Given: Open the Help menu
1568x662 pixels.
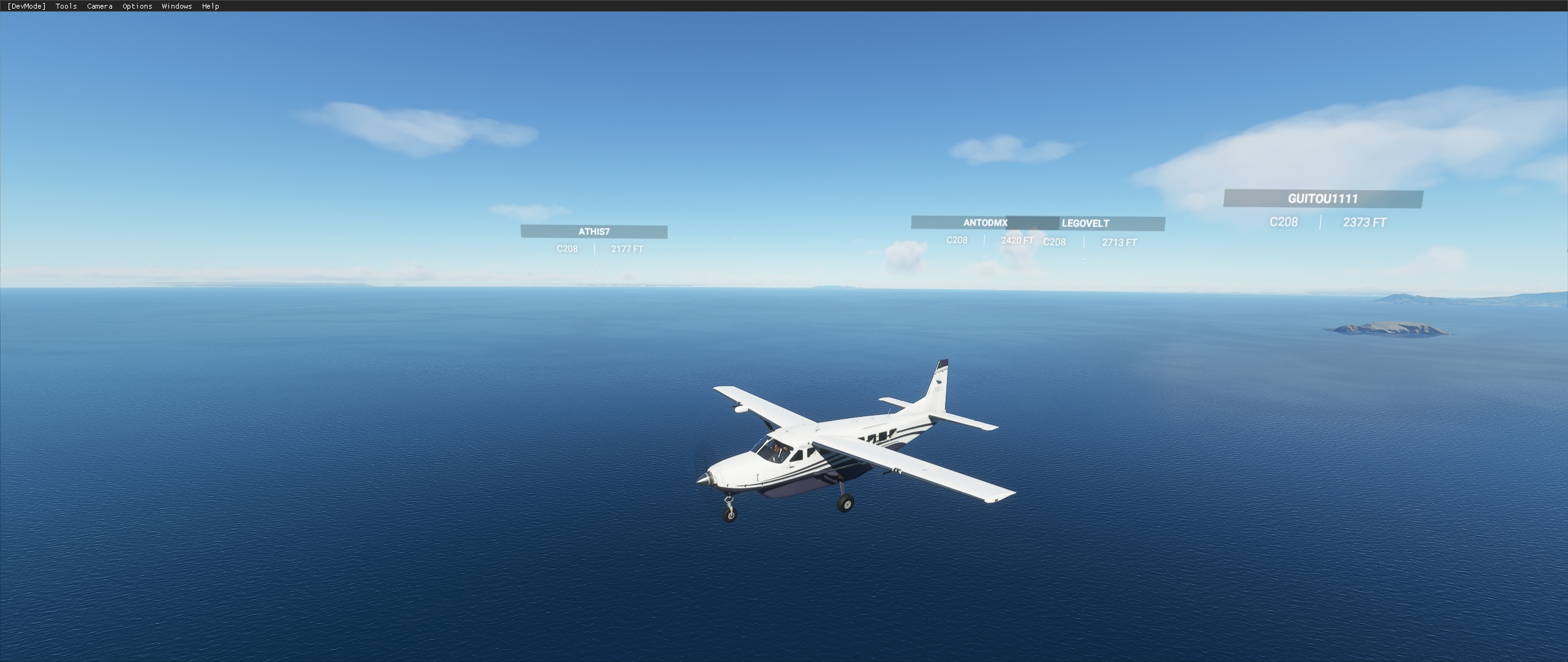Looking at the screenshot, I should (x=210, y=6).
